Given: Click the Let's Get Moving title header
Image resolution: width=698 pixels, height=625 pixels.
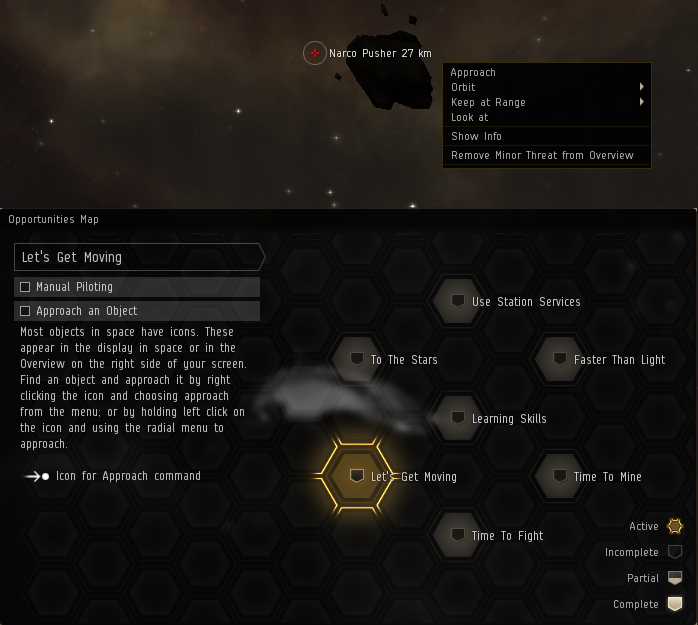Looking at the screenshot, I should point(137,257).
